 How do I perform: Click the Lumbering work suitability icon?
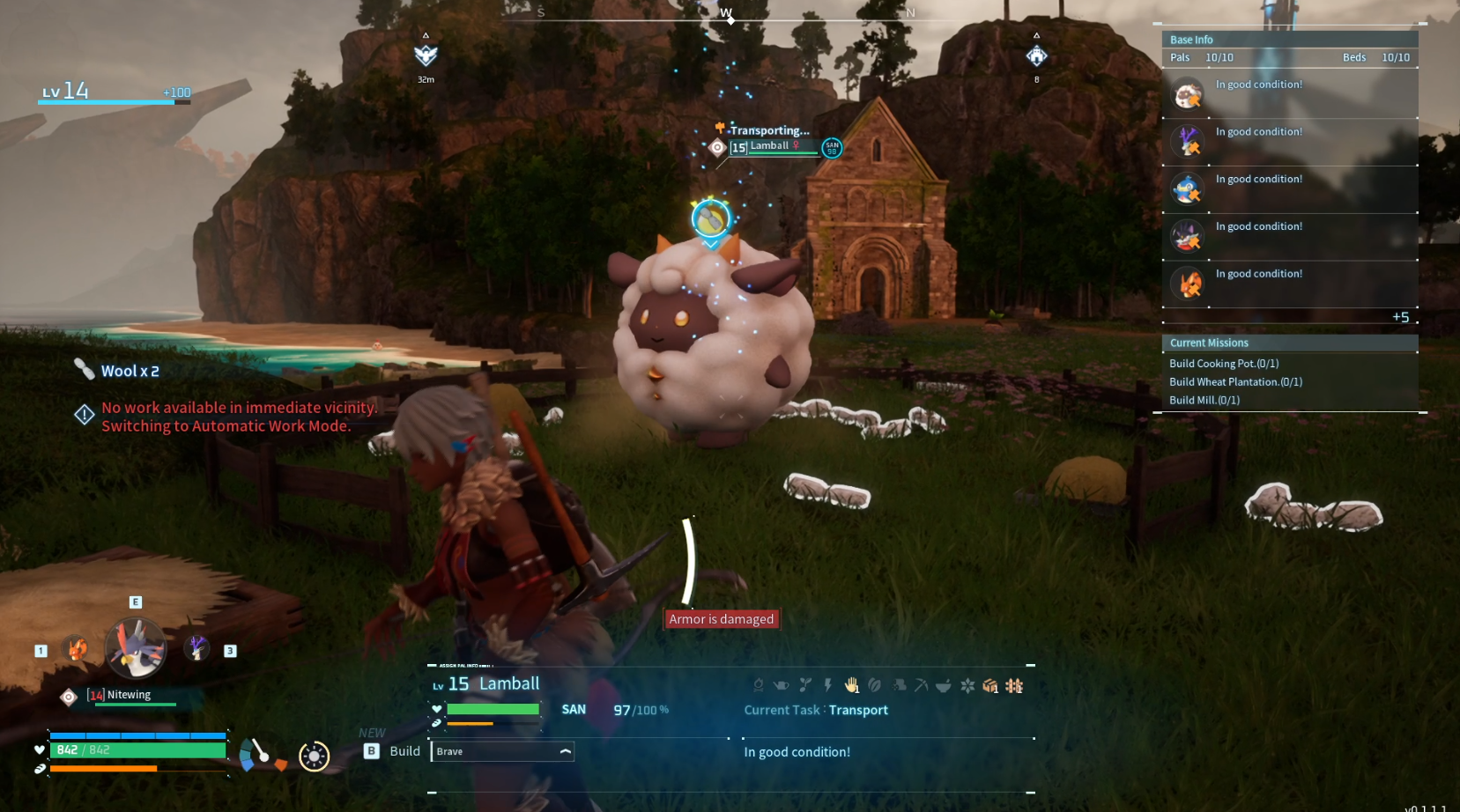tap(898, 684)
